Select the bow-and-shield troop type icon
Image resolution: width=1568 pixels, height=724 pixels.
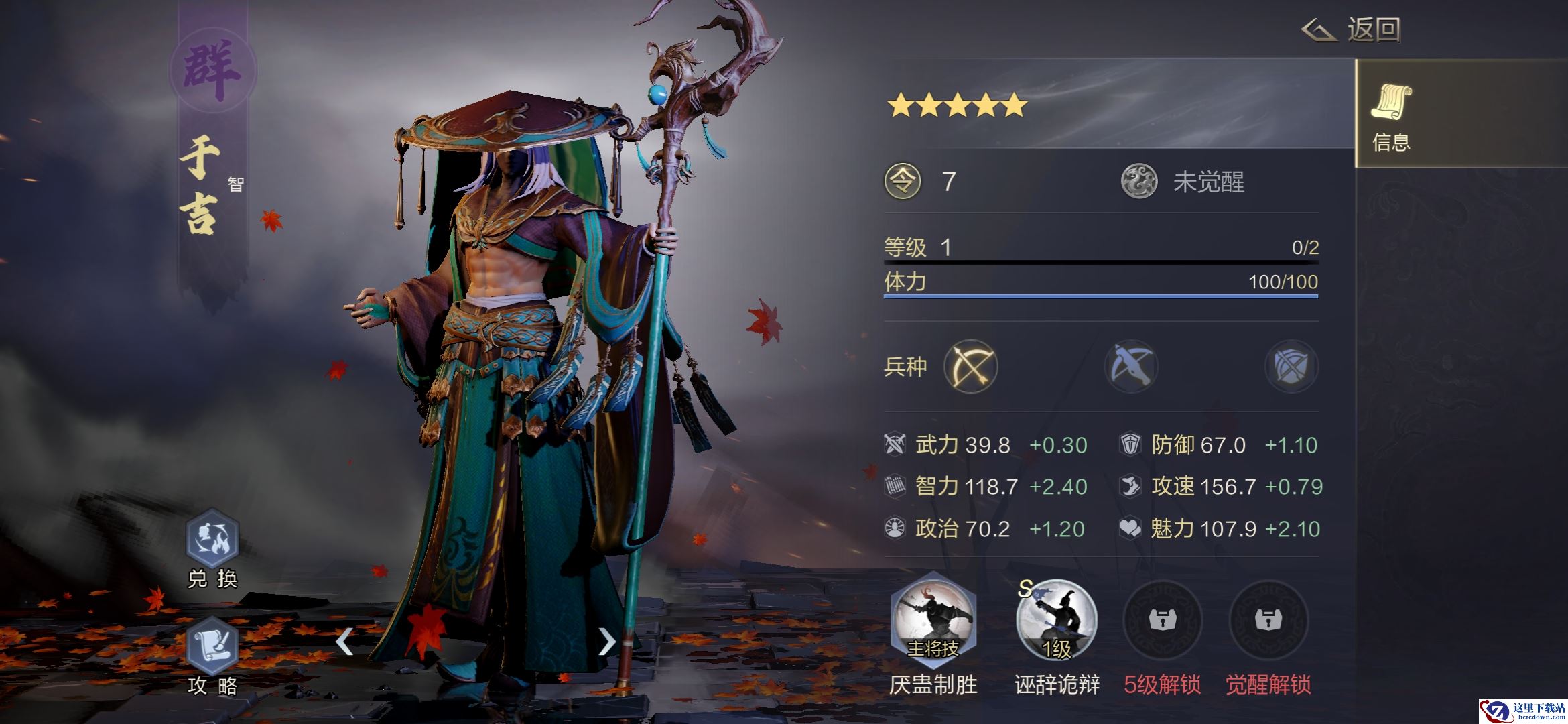pyautogui.click(x=1291, y=366)
